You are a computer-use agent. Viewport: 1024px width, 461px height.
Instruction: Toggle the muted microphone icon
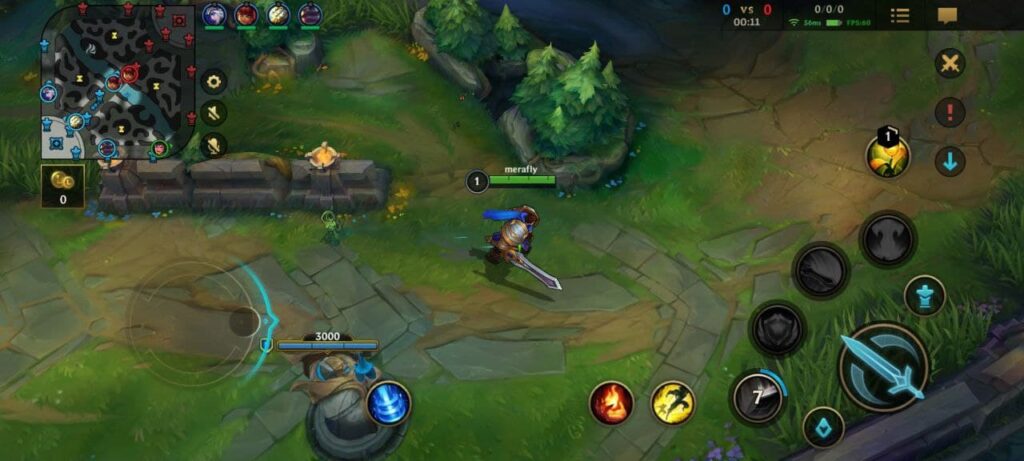point(214,147)
